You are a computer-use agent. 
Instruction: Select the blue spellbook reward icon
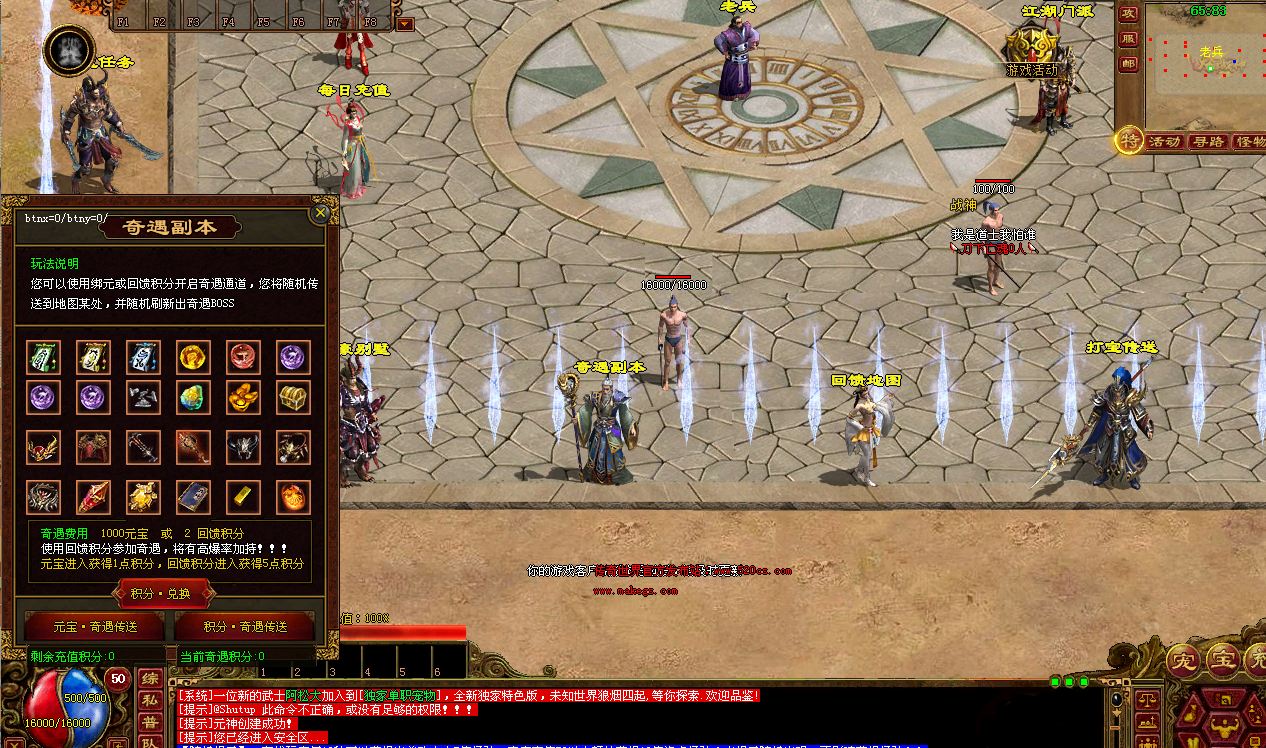pos(194,497)
